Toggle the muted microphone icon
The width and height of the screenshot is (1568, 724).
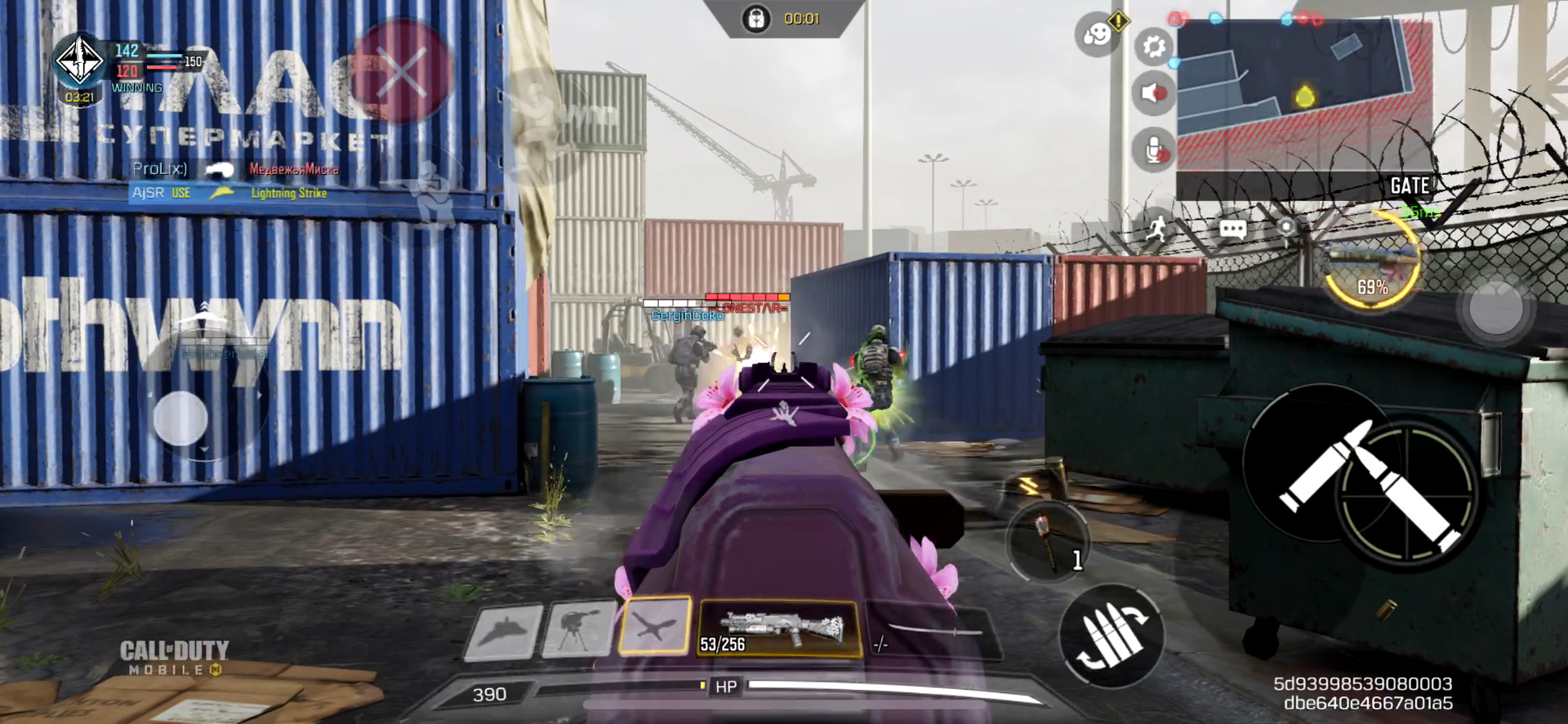[1153, 150]
